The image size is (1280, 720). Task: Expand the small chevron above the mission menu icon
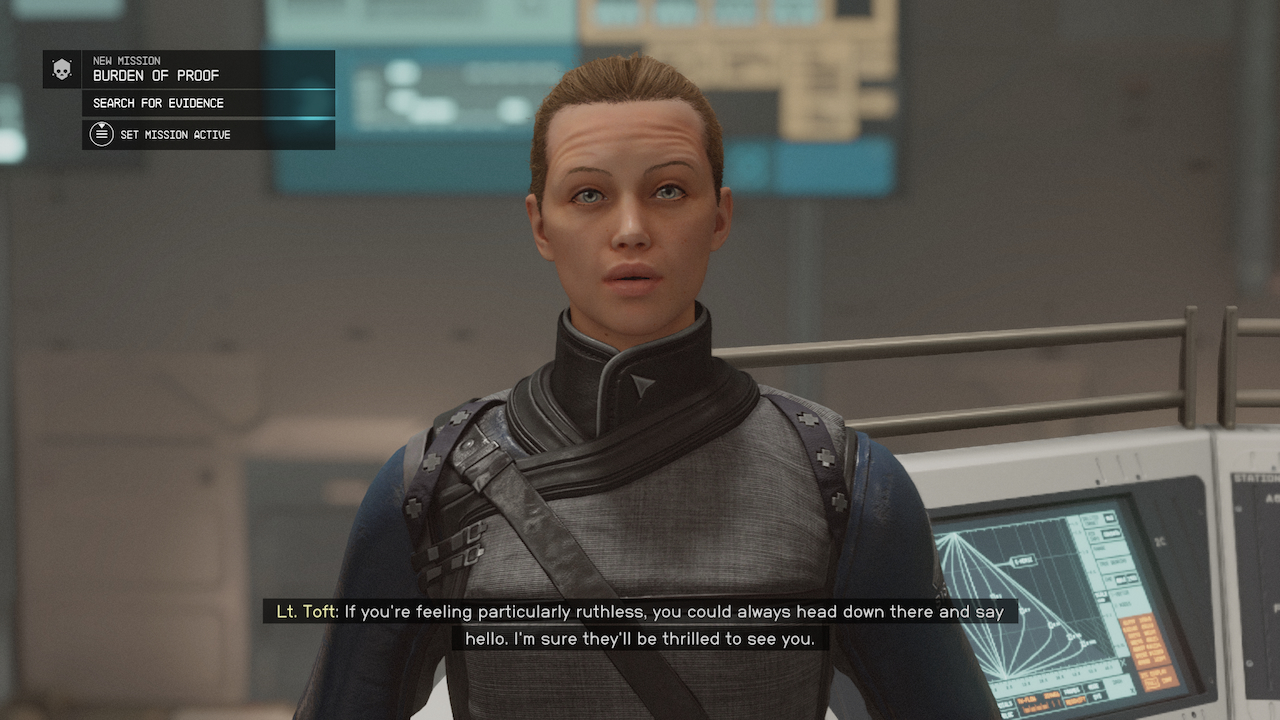click(102, 125)
